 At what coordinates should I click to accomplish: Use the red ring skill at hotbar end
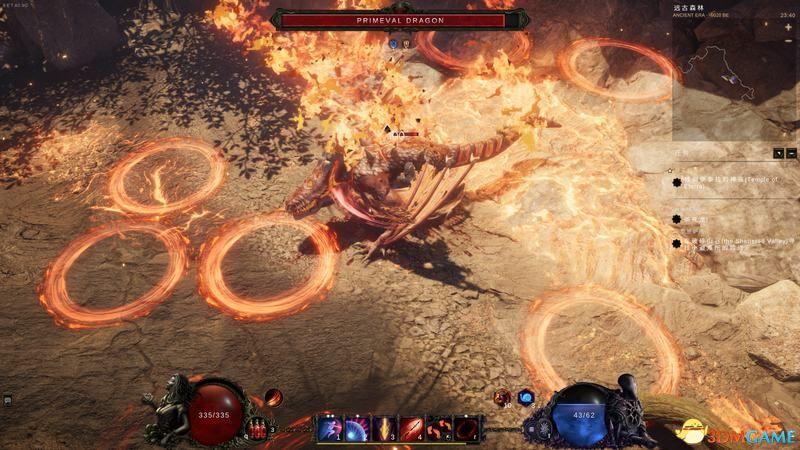click(x=465, y=429)
